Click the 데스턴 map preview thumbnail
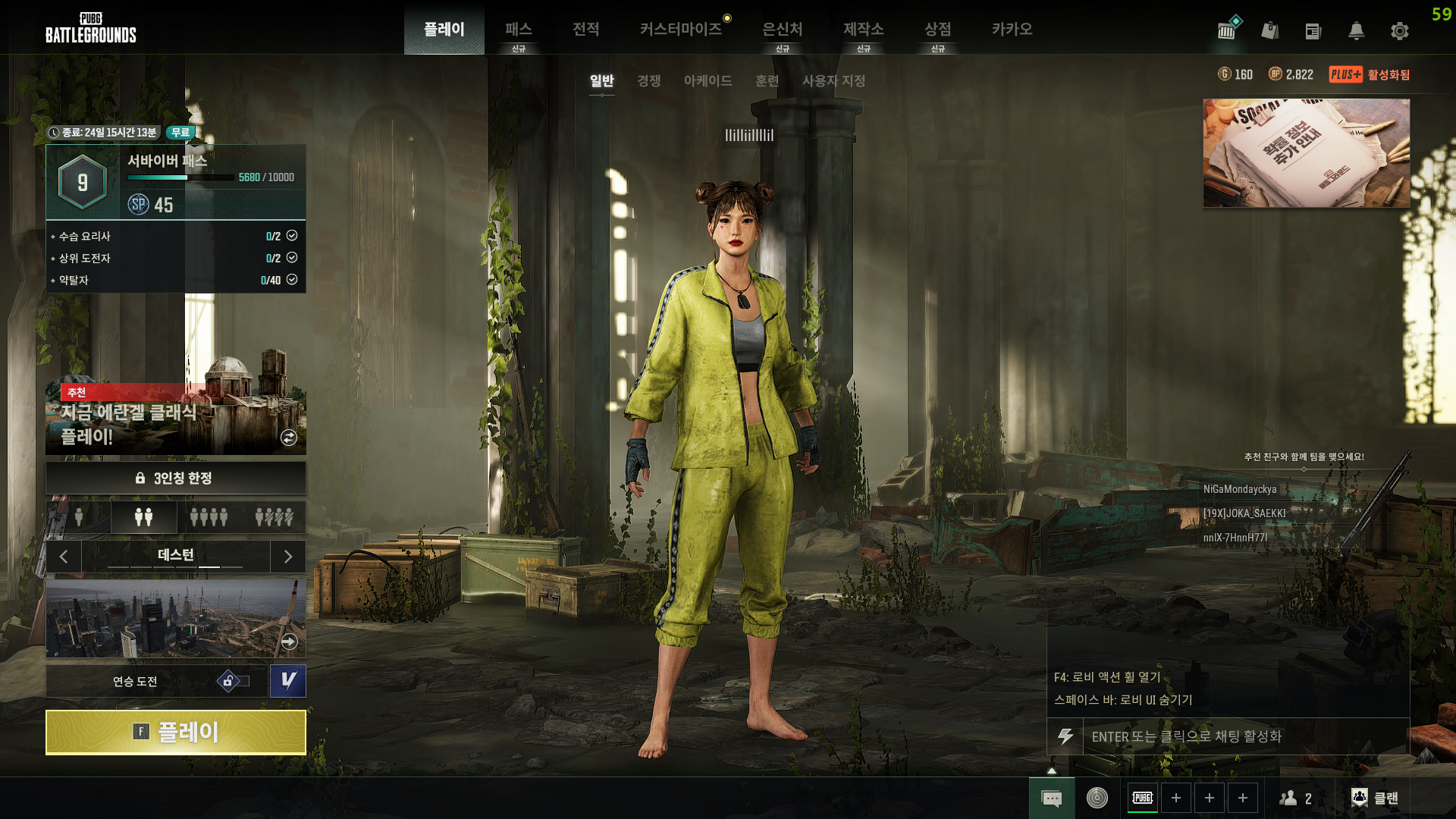Image resolution: width=1456 pixels, height=819 pixels. tap(175, 618)
